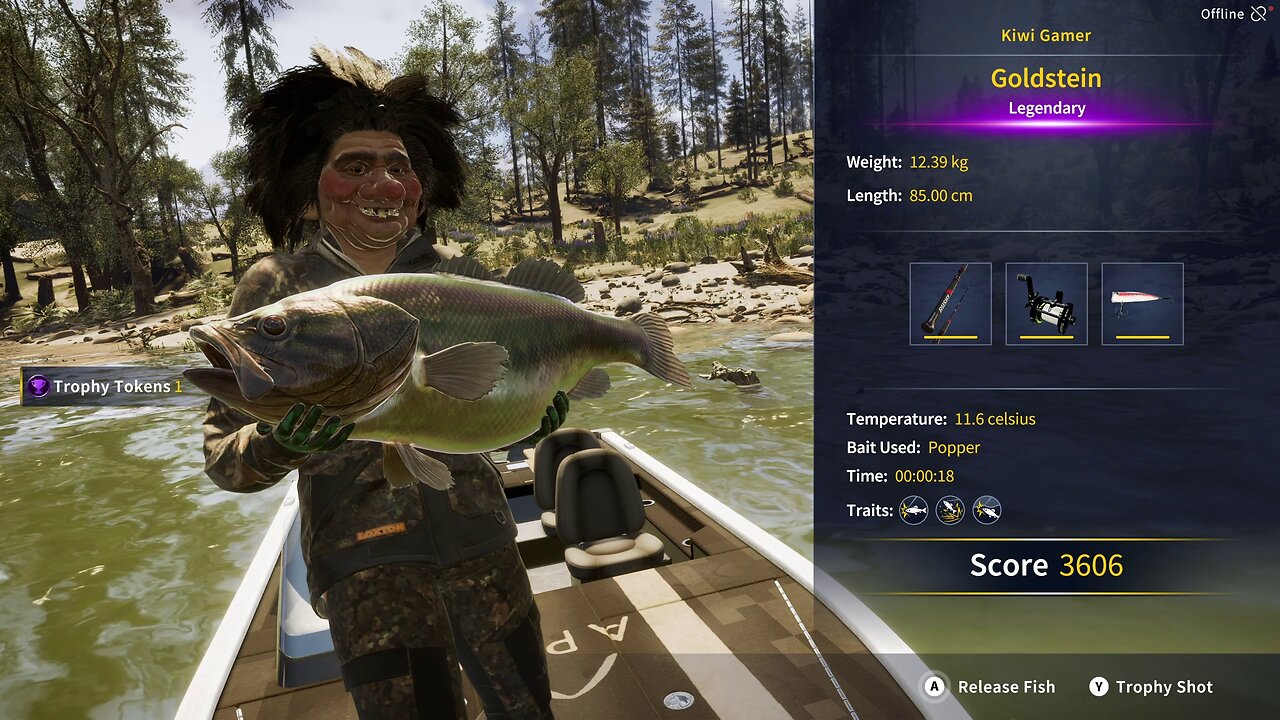Select the fishing rod gear slot
The height and width of the screenshot is (720, 1280).
[950, 304]
